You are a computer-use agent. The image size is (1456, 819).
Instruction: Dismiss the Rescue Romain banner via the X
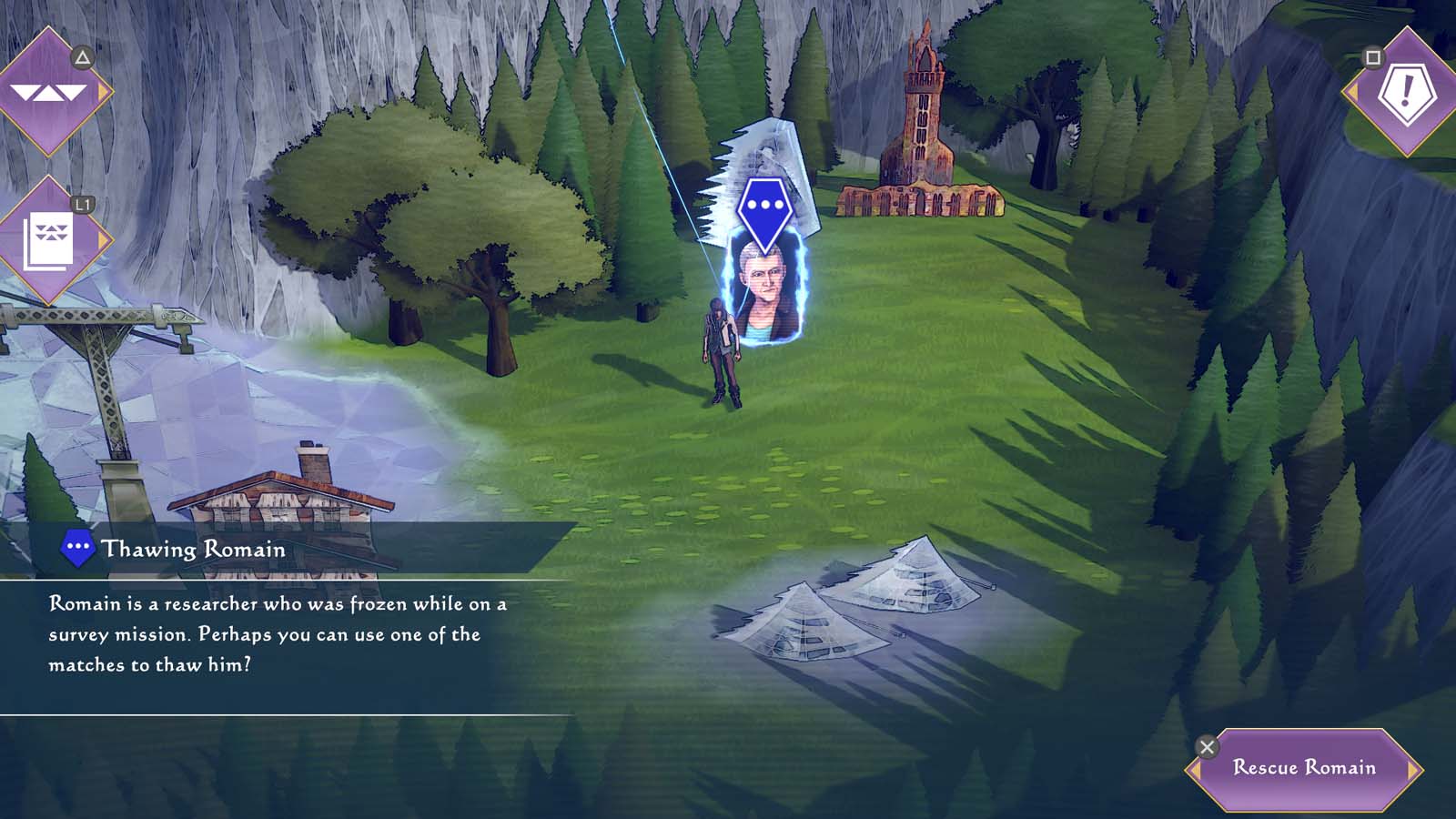coord(1208,747)
